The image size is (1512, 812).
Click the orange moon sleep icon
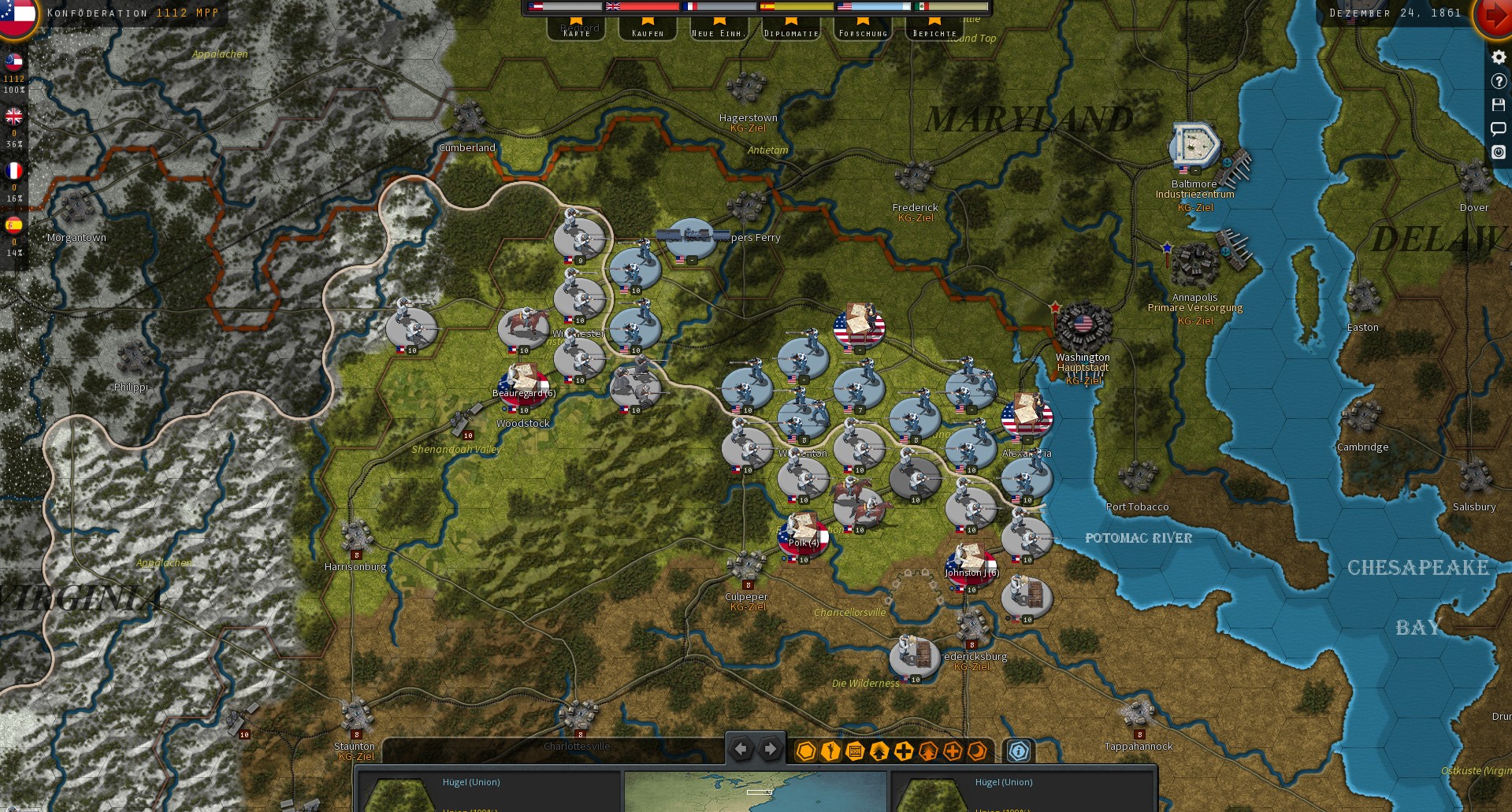coord(975,751)
